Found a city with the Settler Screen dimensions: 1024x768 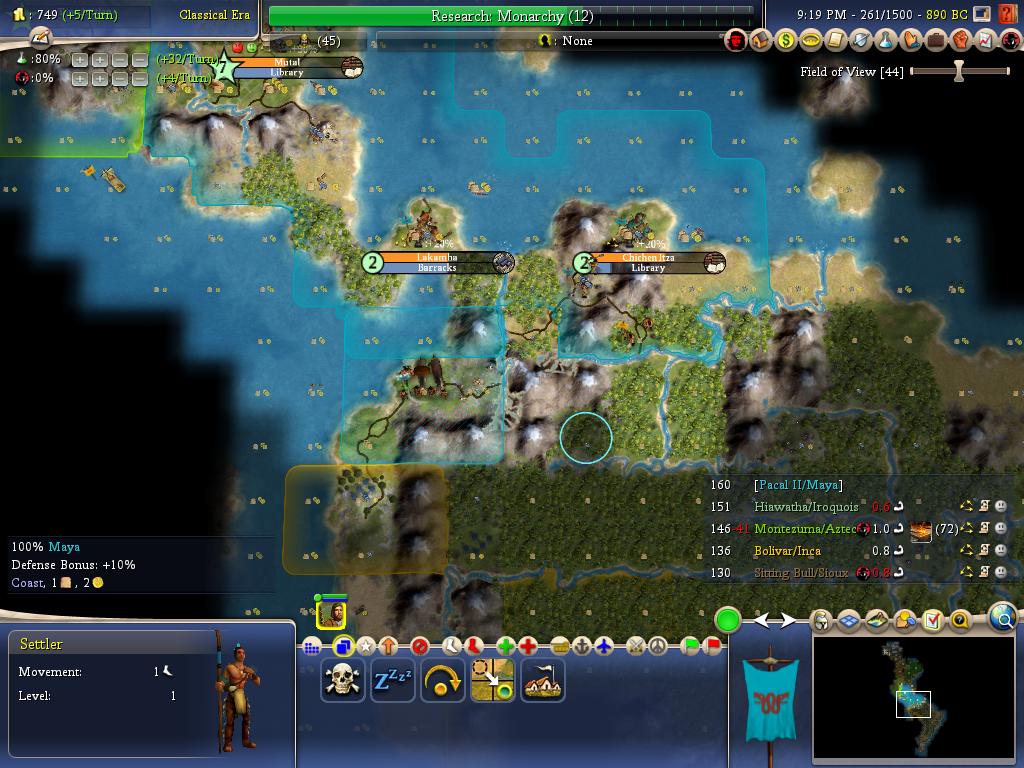(543, 681)
